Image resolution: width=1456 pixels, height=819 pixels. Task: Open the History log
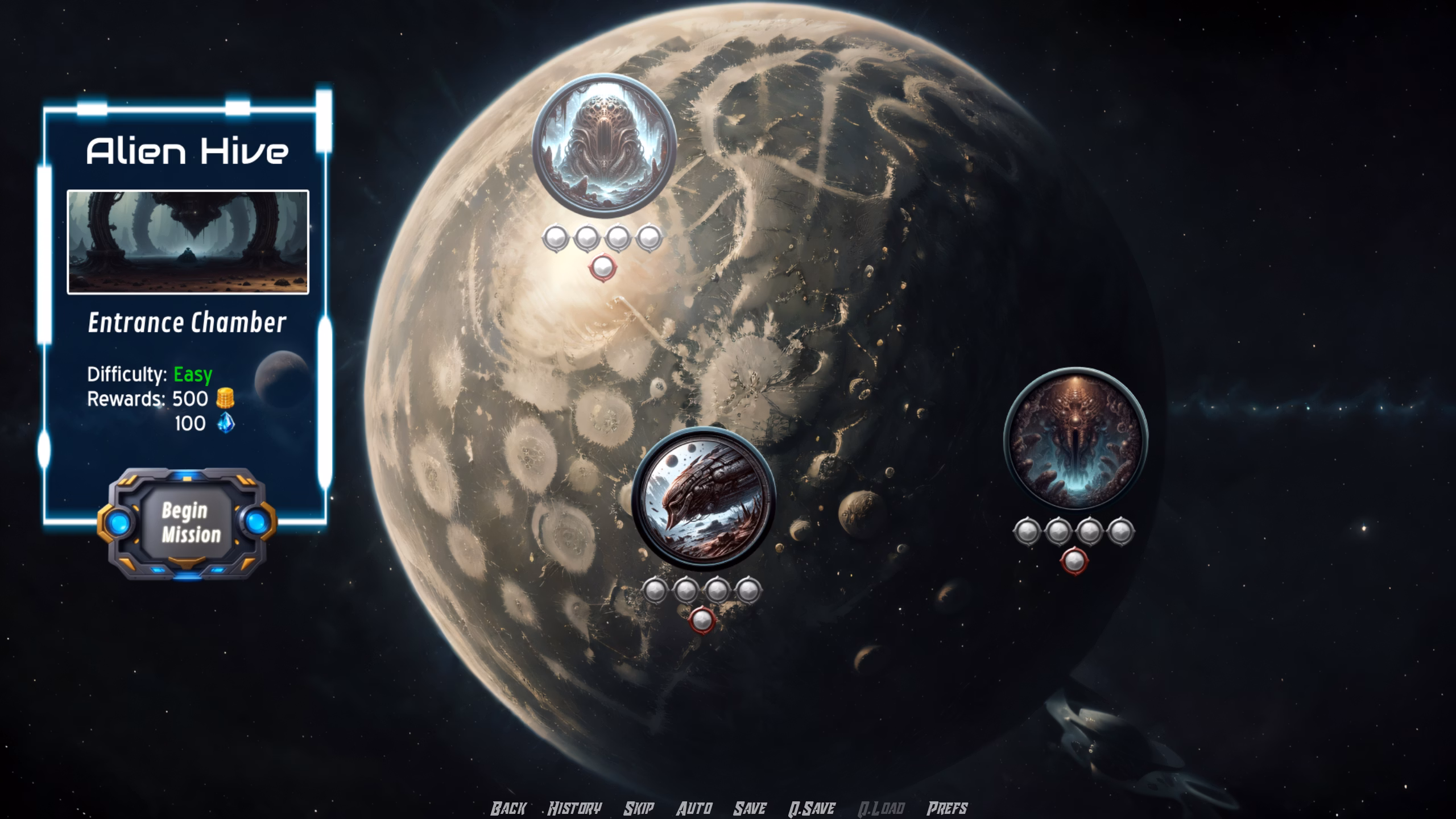[574, 808]
